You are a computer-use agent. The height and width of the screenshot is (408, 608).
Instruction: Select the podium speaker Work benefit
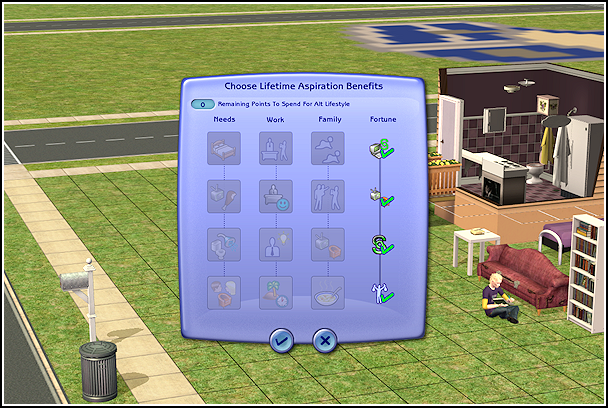[275, 149]
